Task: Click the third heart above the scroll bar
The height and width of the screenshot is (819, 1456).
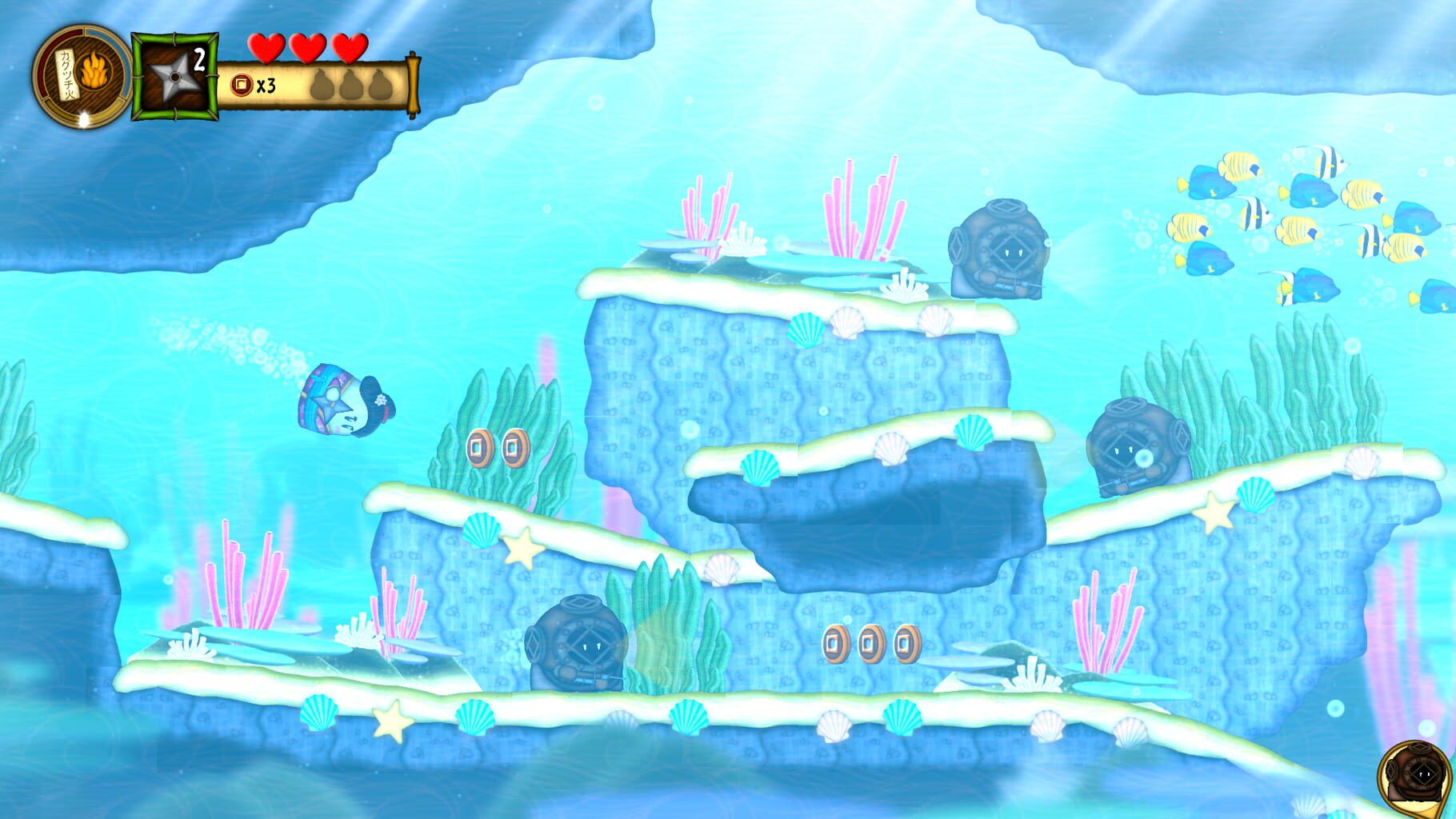Action: 348,48
